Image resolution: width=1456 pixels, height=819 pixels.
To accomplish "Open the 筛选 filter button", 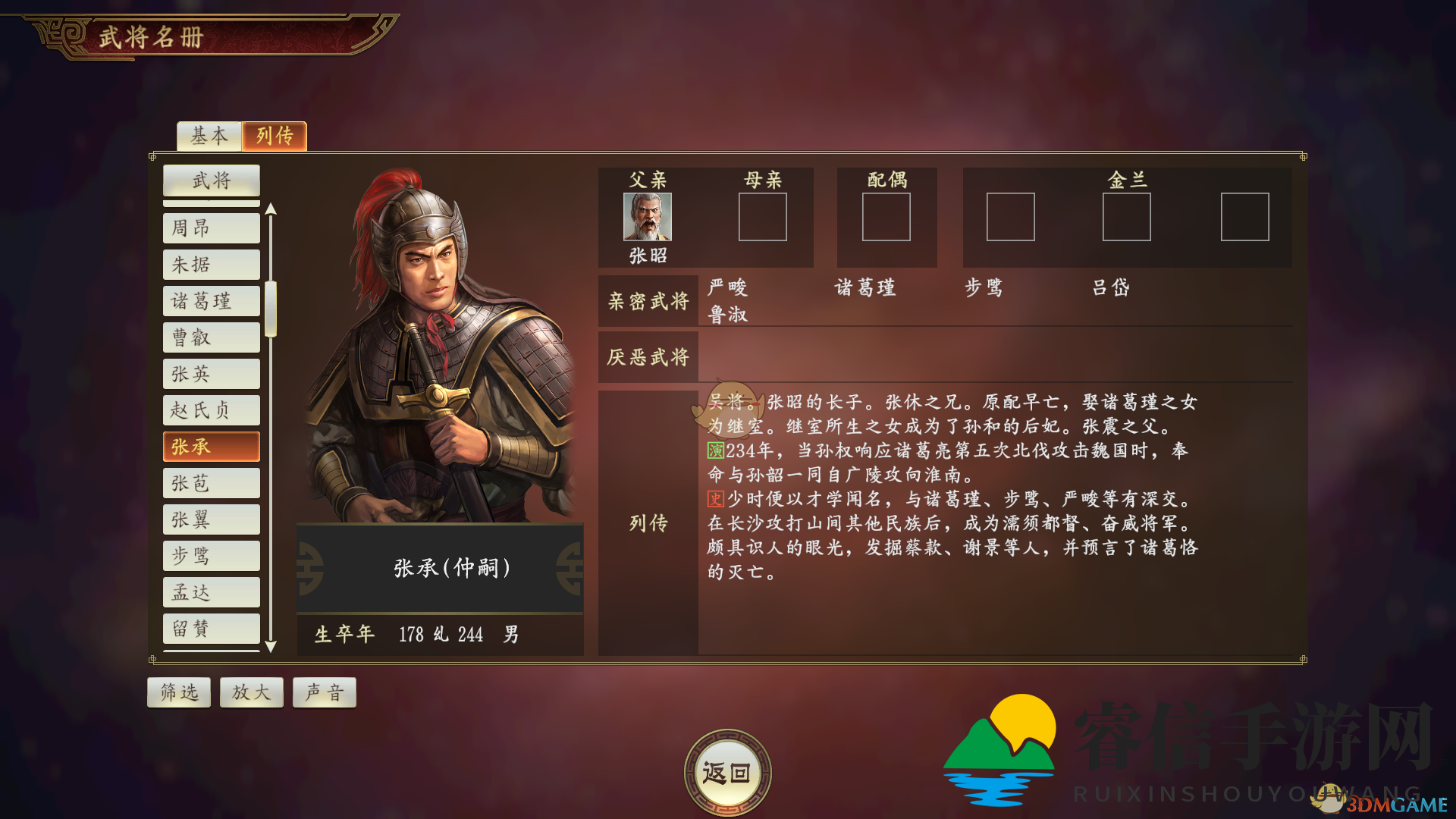I will coord(178,692).
